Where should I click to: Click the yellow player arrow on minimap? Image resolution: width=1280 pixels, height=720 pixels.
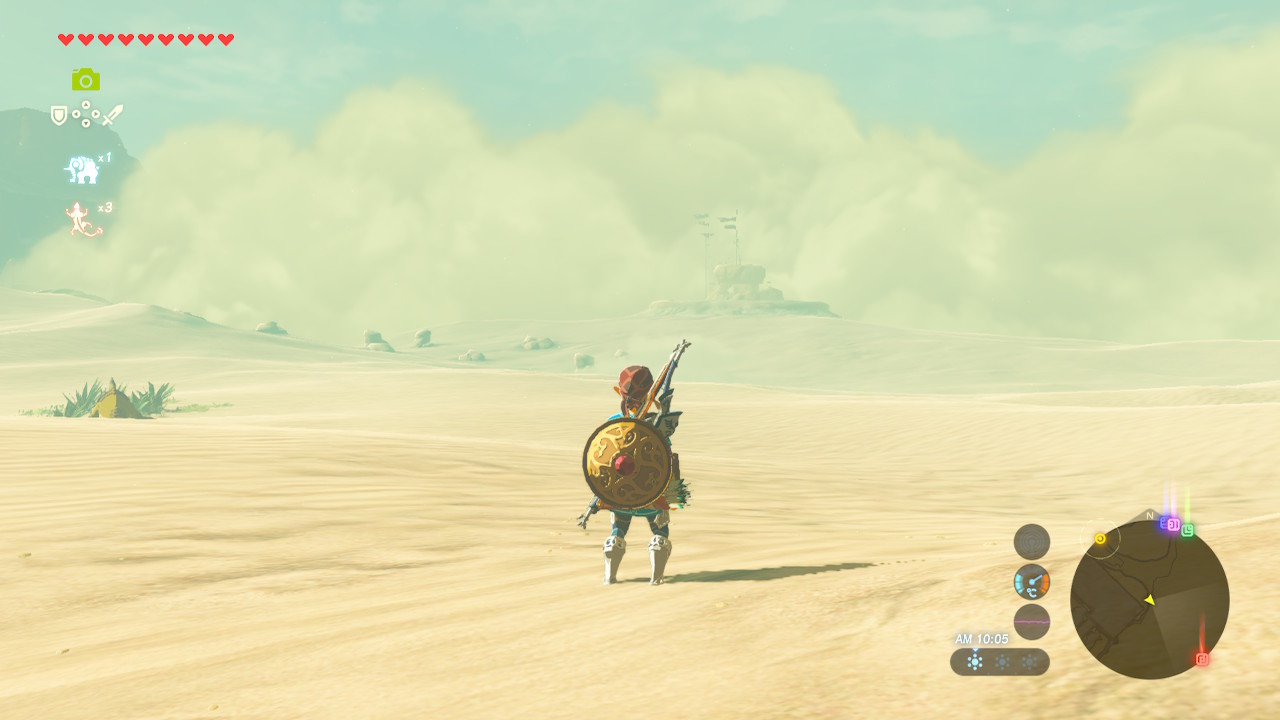(1149, 599)
